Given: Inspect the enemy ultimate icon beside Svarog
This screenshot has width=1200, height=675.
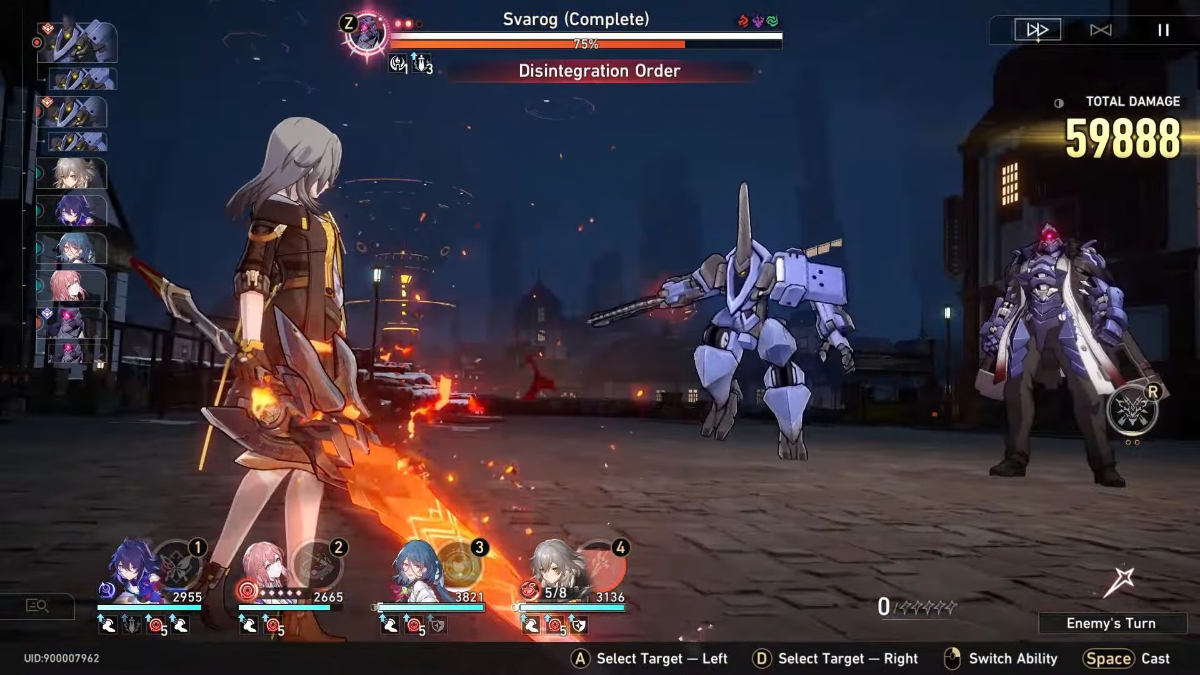Looking at the screenshot, I should point(1131,410).
